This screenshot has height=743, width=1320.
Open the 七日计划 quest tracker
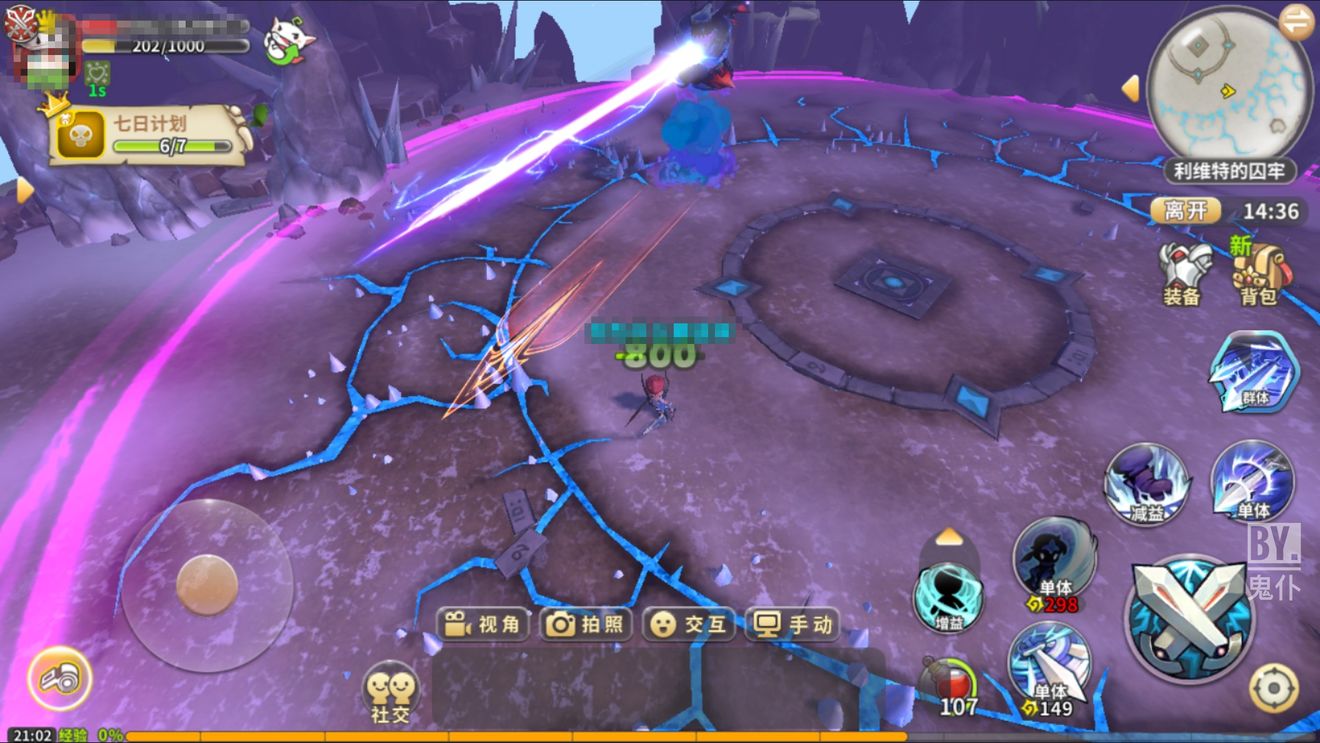pyautogui.click(x=150, y=135)
